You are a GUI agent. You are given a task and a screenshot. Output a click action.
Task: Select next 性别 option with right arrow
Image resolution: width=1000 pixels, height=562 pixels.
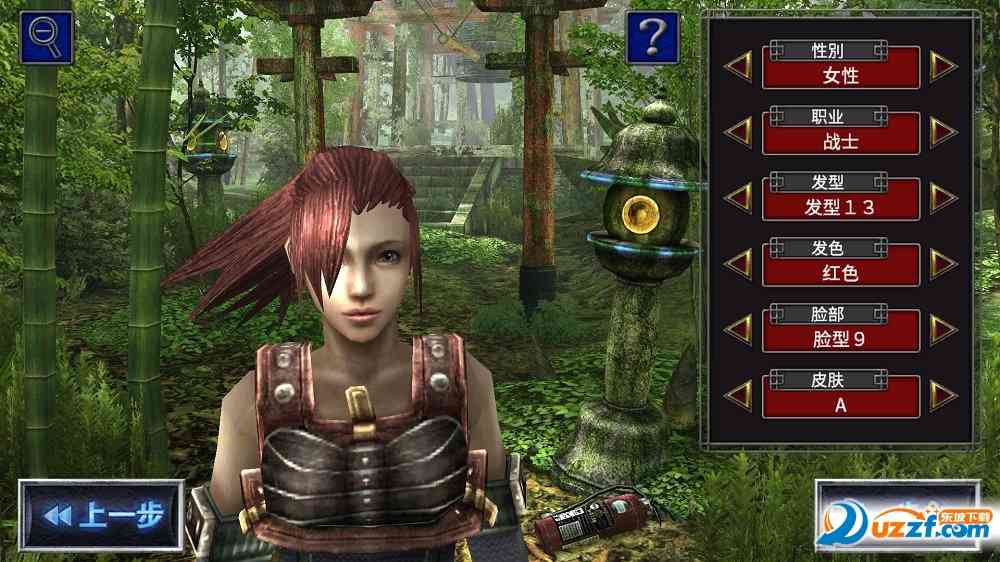943,66
